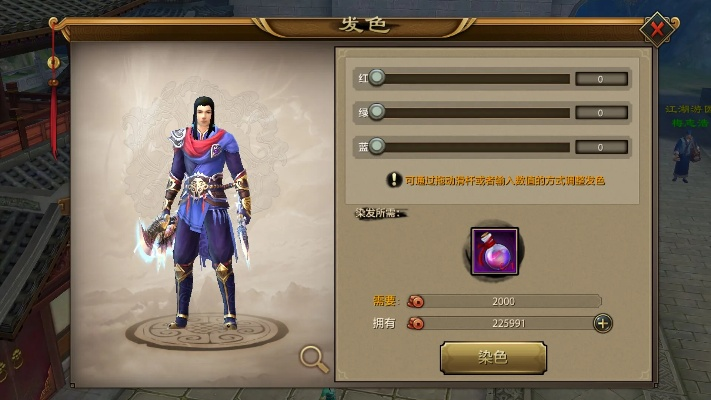Close the hair color window
This screenshot has height=400, width=711.
point(657,29)
